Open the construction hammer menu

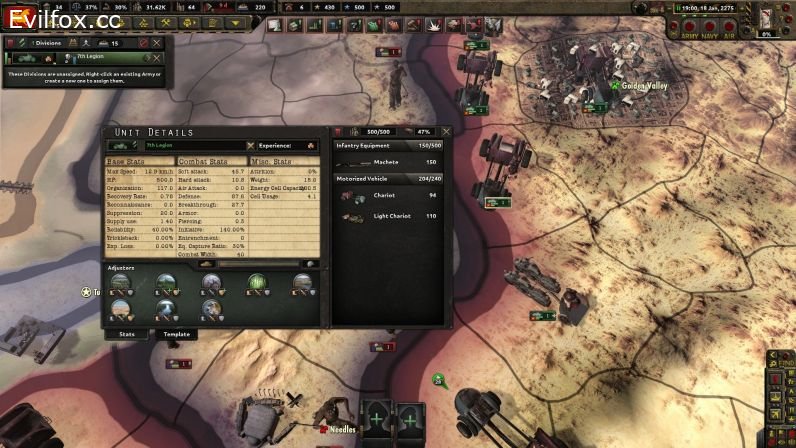pyautogui.click(x=166, y=23)
